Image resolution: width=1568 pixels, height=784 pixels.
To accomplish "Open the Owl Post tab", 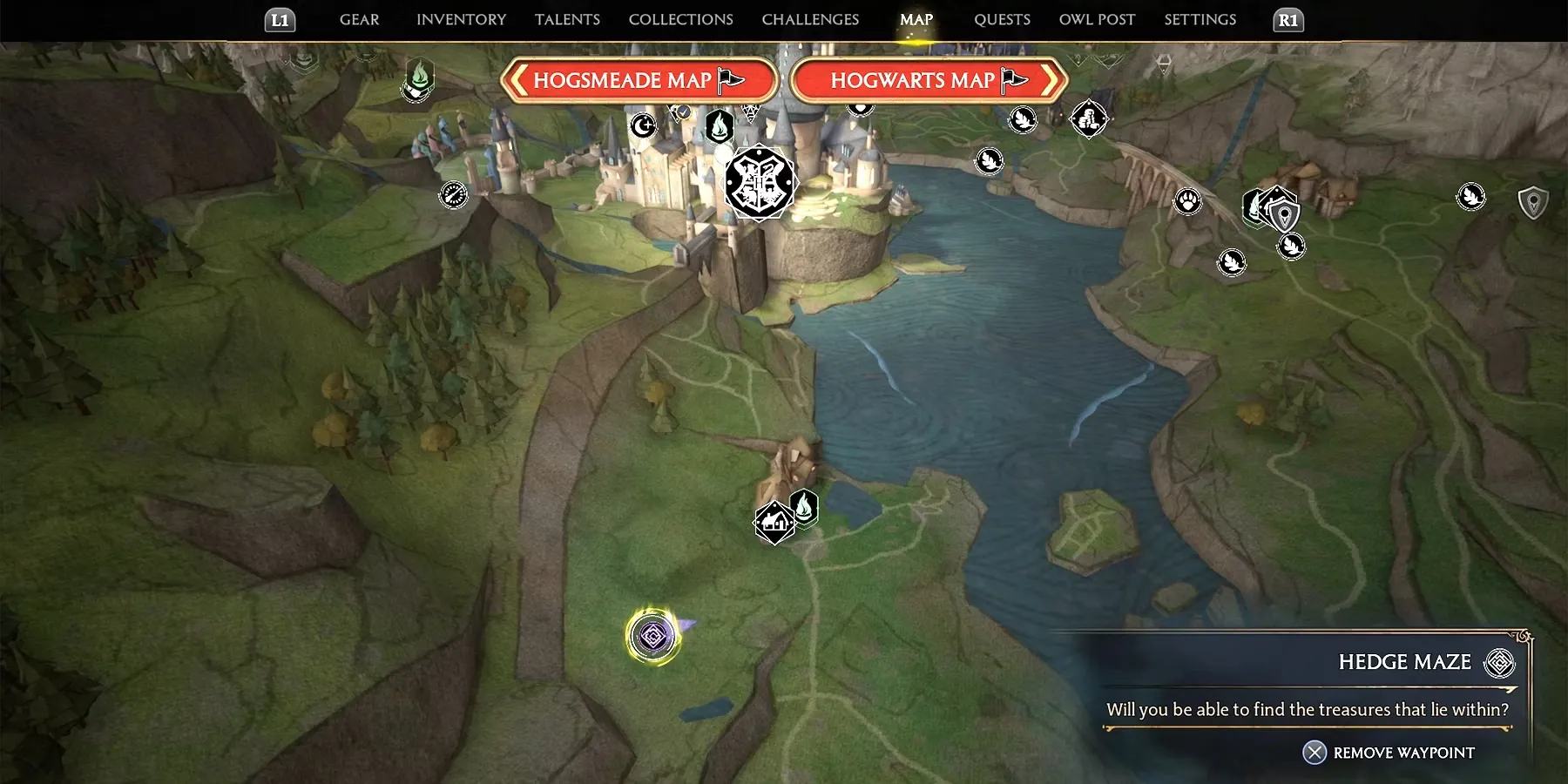I will point(1097,19).
